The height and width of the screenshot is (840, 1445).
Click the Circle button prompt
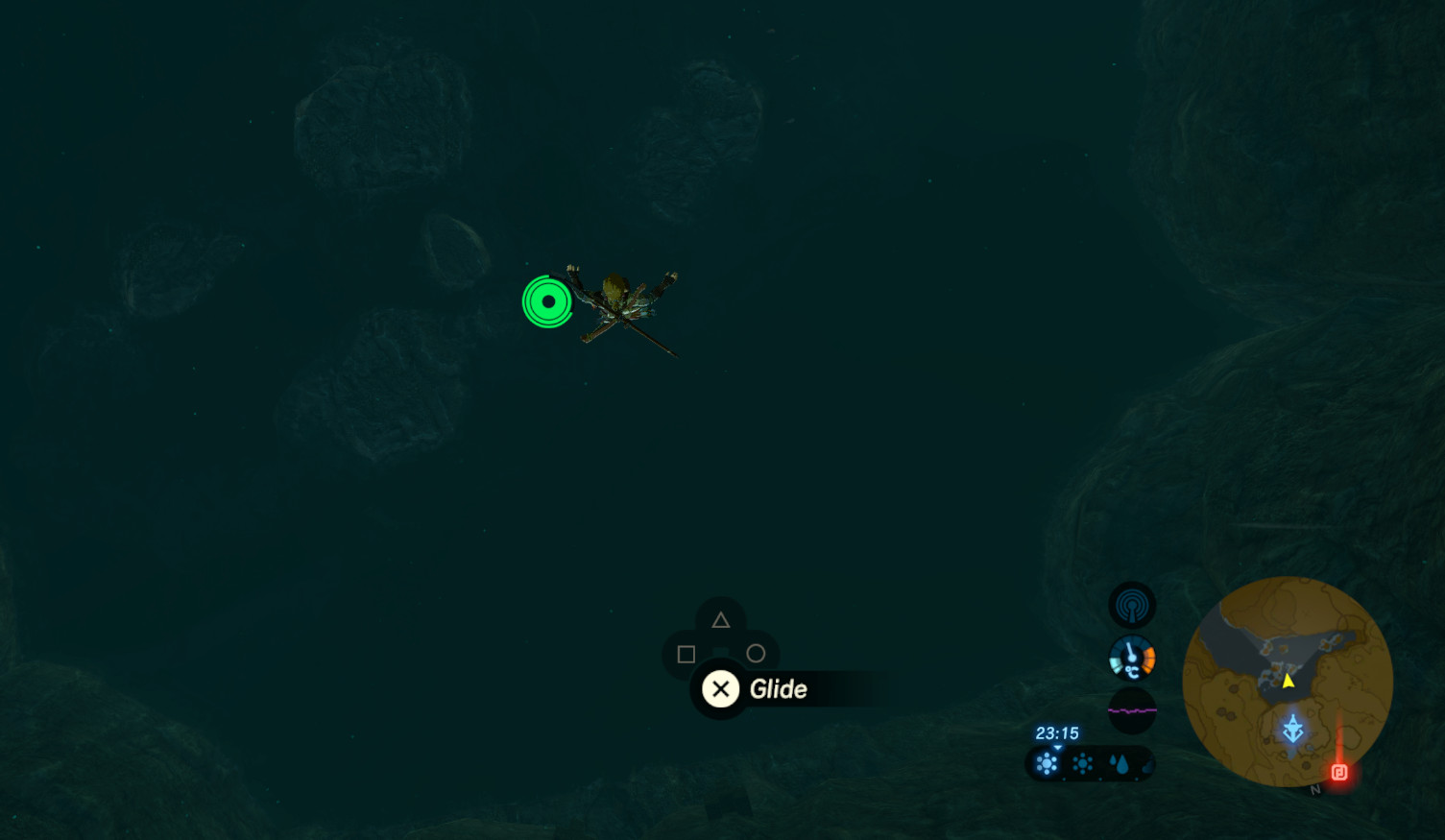point(757,654)
